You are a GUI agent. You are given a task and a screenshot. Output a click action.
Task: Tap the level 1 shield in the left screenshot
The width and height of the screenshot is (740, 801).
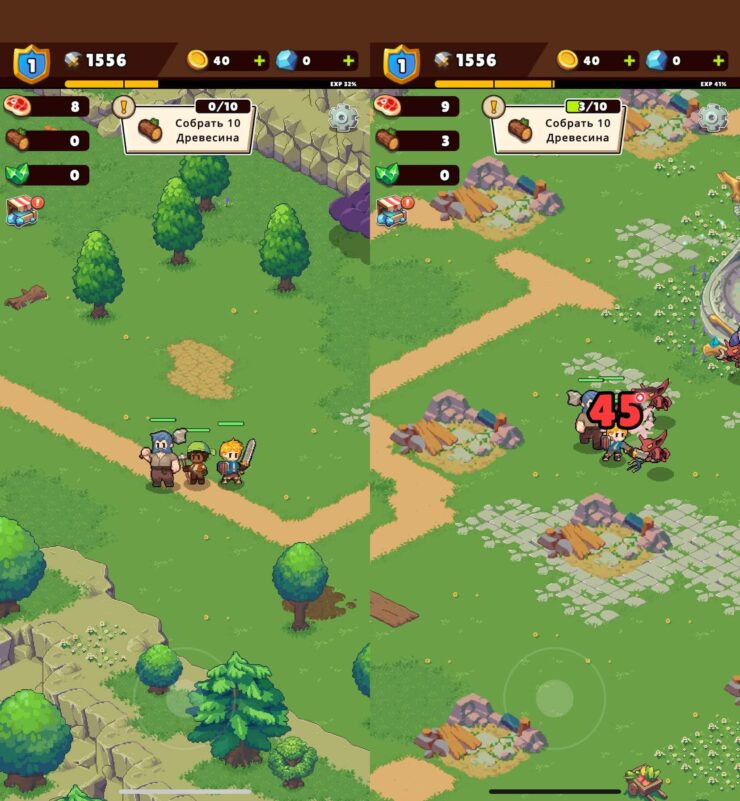point(31,64)
